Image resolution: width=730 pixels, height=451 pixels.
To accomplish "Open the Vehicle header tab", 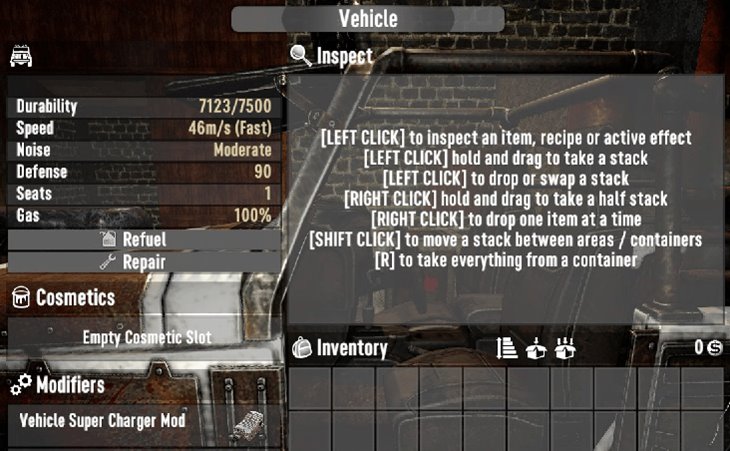I will pos(368,19).
